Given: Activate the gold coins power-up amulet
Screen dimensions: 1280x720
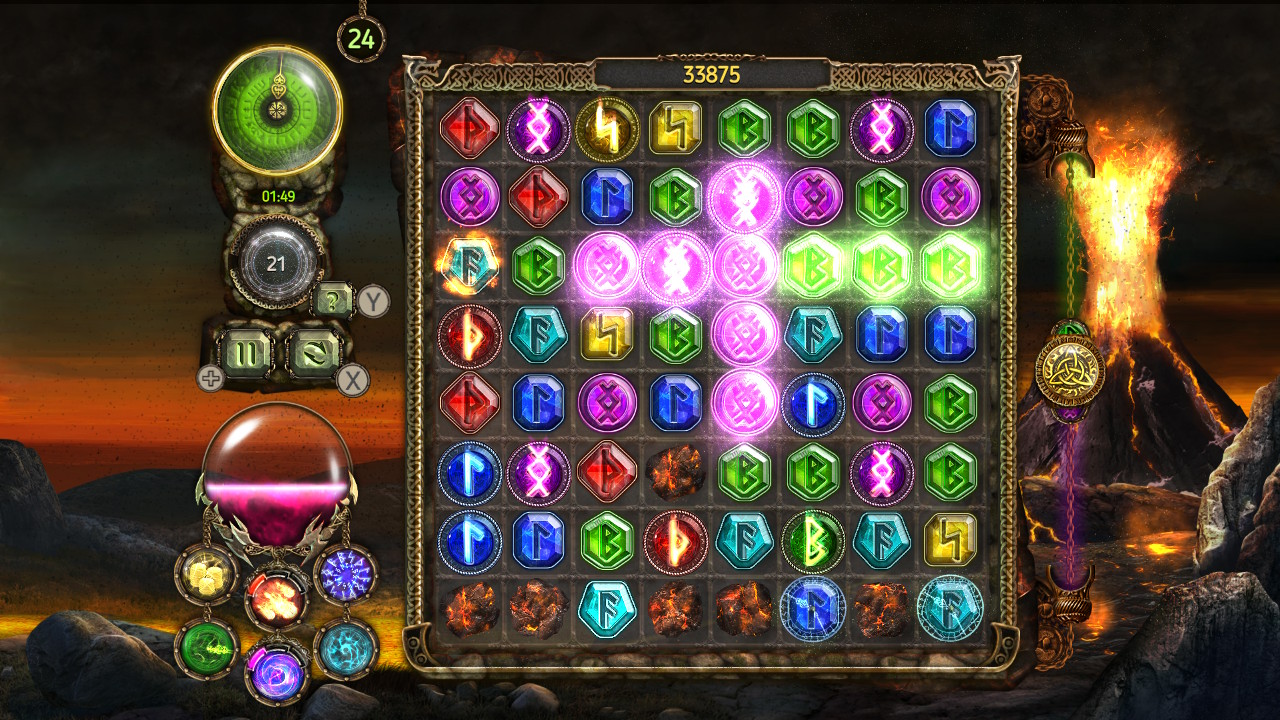Looking at the screenshot, I should 205,577.
